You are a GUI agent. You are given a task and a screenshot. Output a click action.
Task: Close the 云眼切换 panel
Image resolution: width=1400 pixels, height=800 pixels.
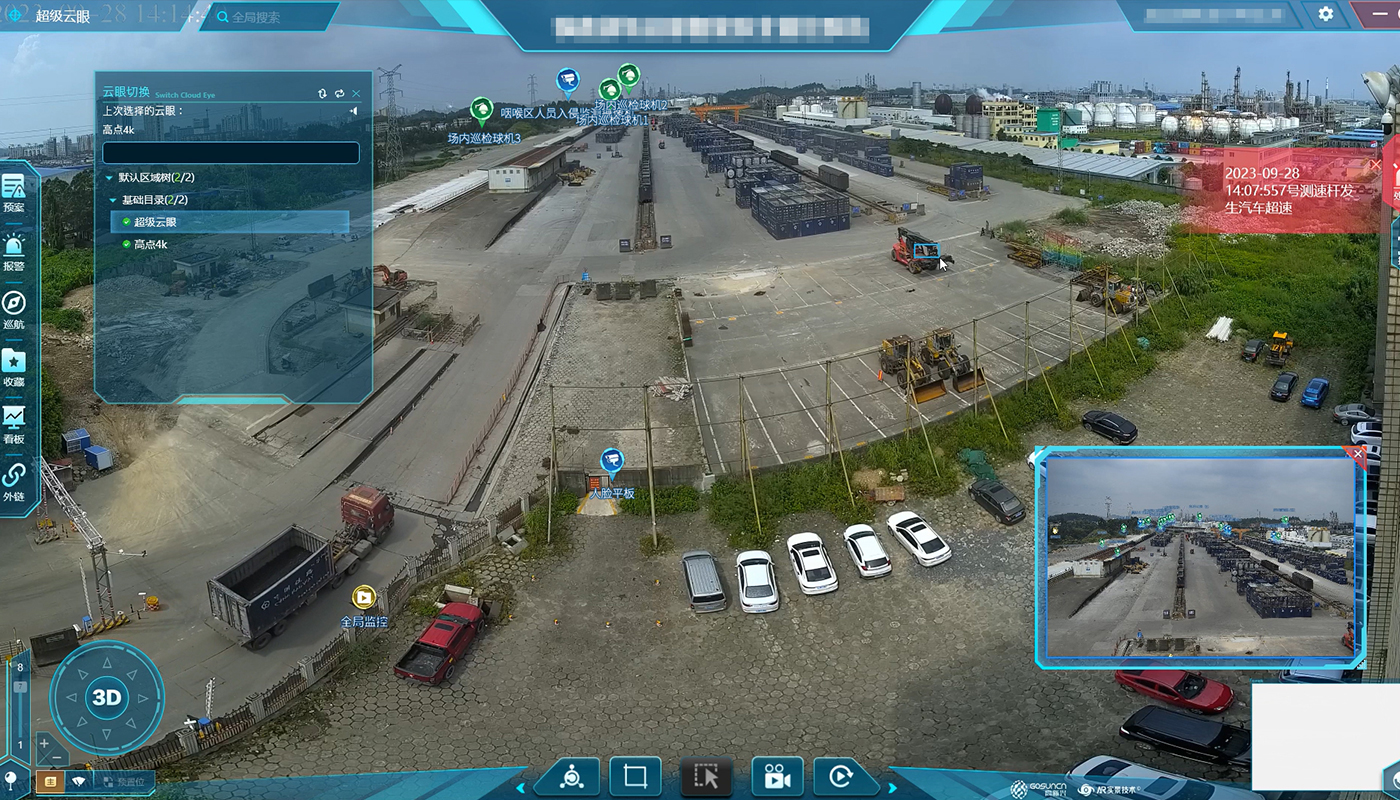pyautogui.click(x=356, y=93)
